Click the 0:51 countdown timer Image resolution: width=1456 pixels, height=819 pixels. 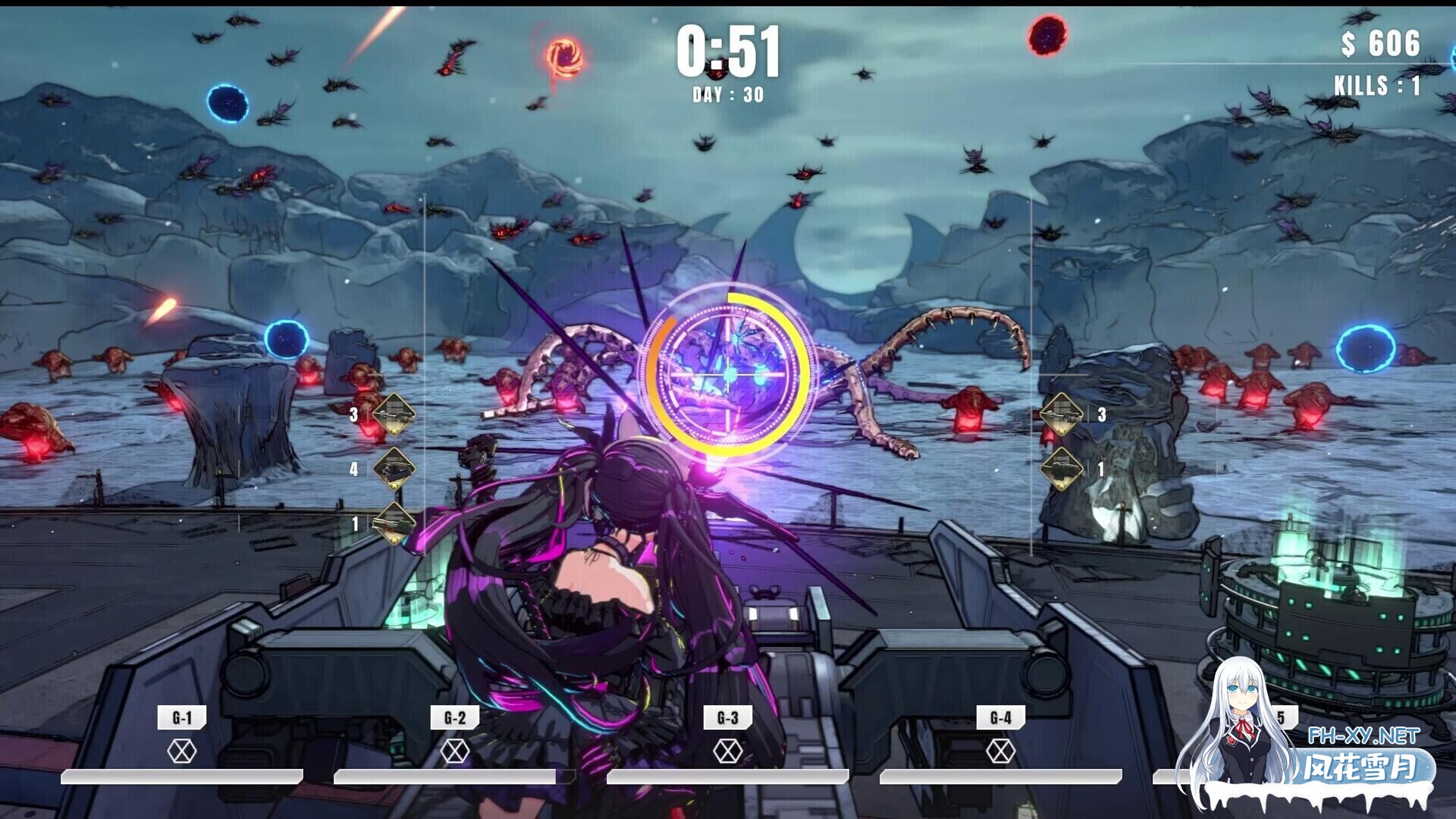tap(730, 52)
